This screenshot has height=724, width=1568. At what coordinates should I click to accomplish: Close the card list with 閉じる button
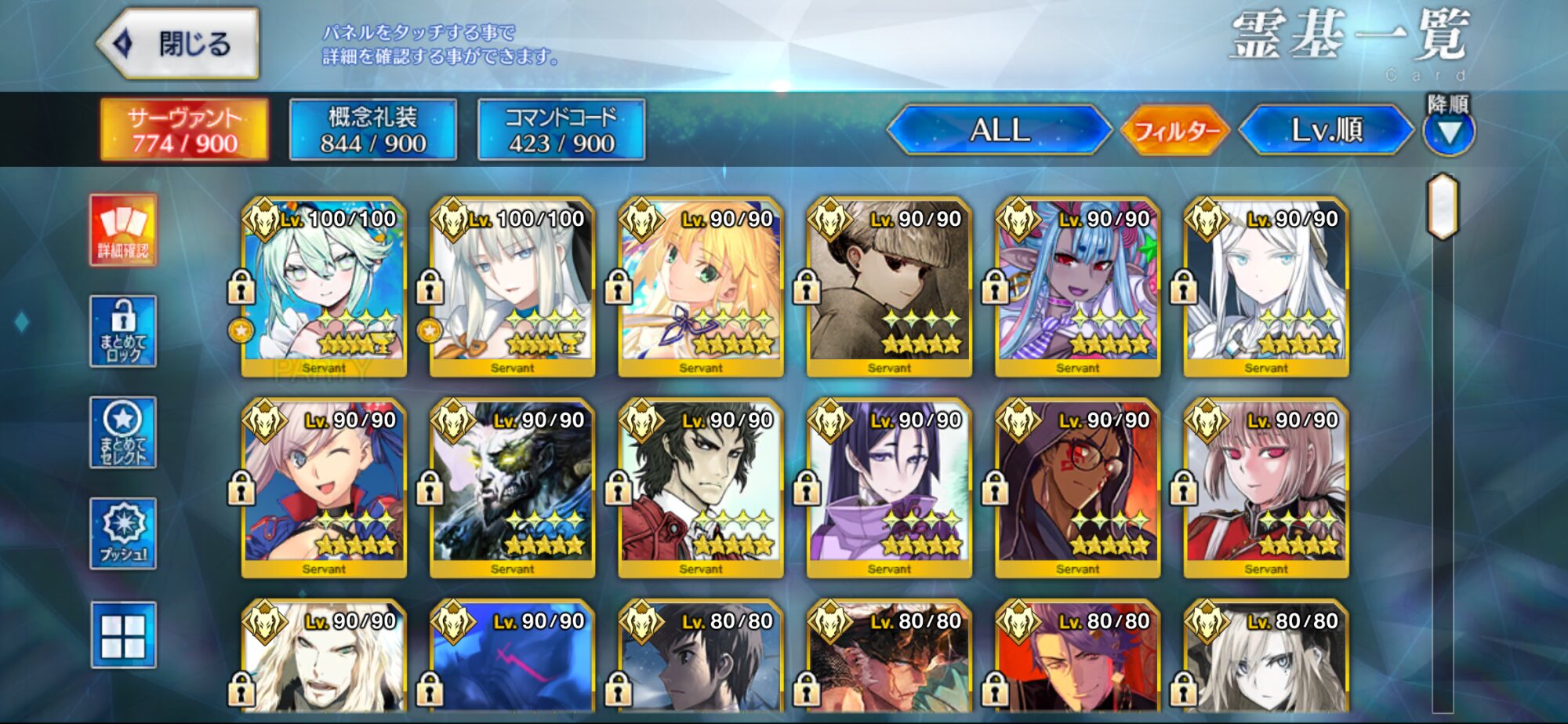coord(180,44)
